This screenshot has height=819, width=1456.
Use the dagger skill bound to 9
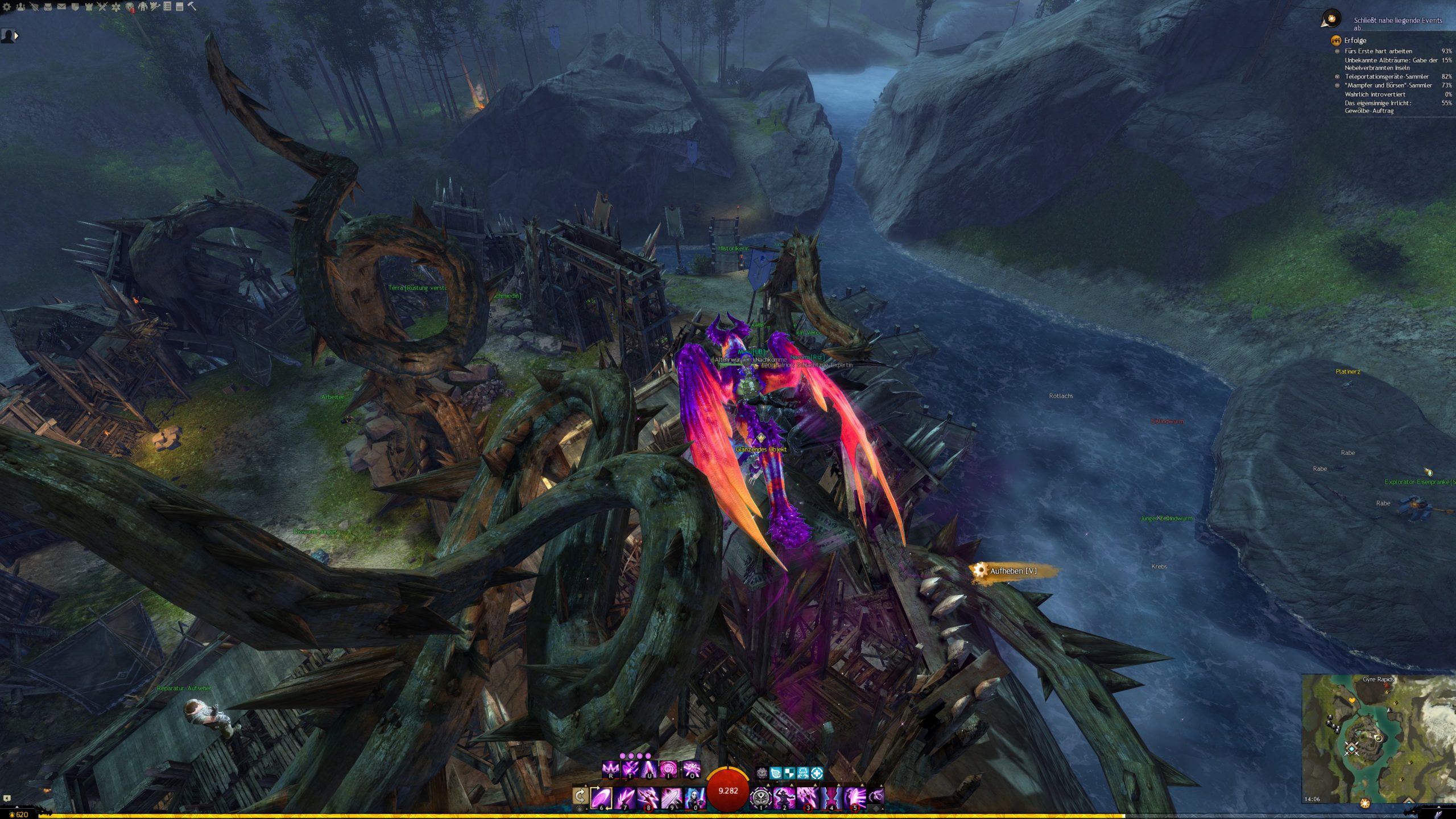pyautogui.click(x=671, y=797)
